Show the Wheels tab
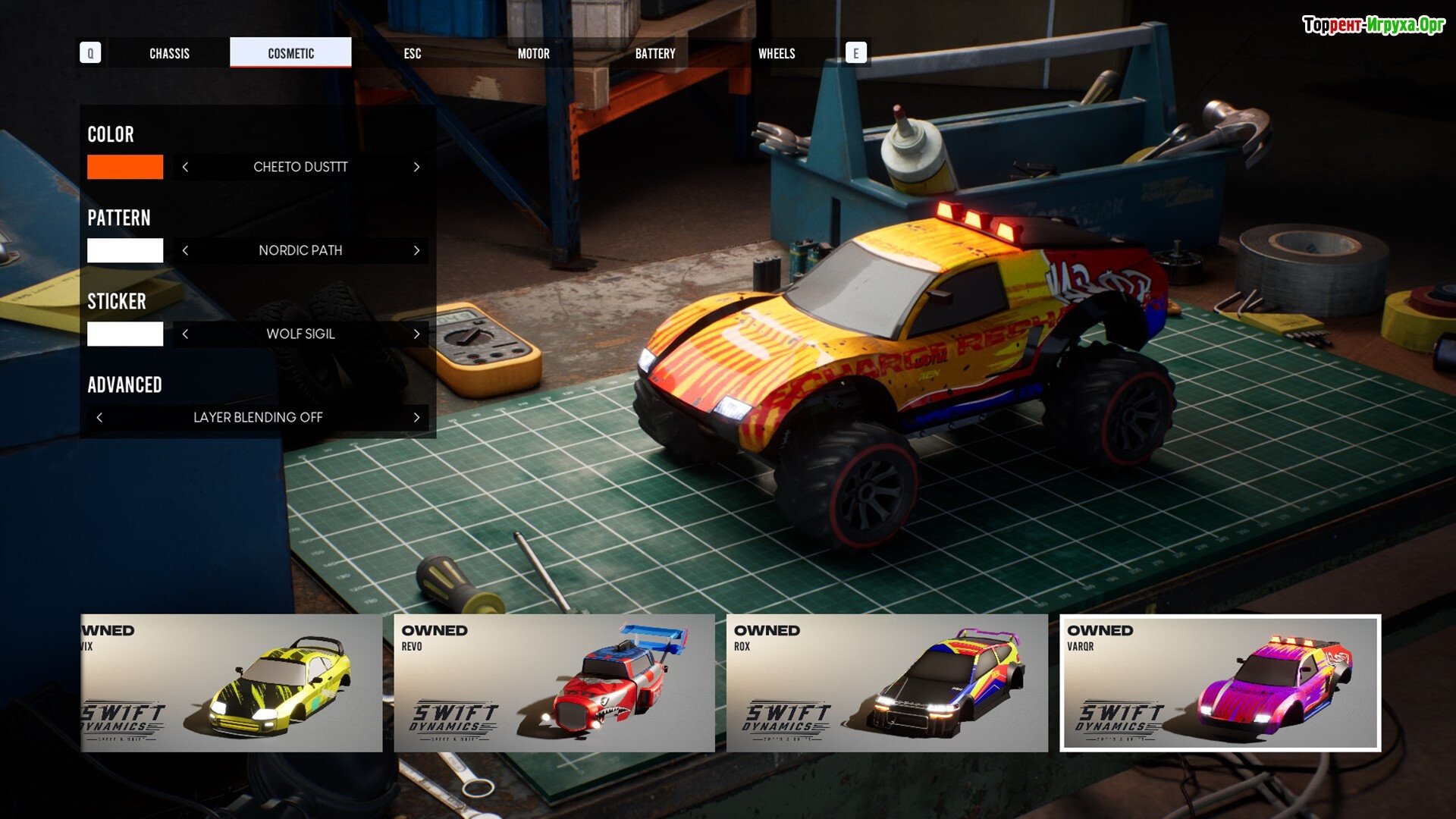The height and width of the screenshot is (819, 1456). 777,53
